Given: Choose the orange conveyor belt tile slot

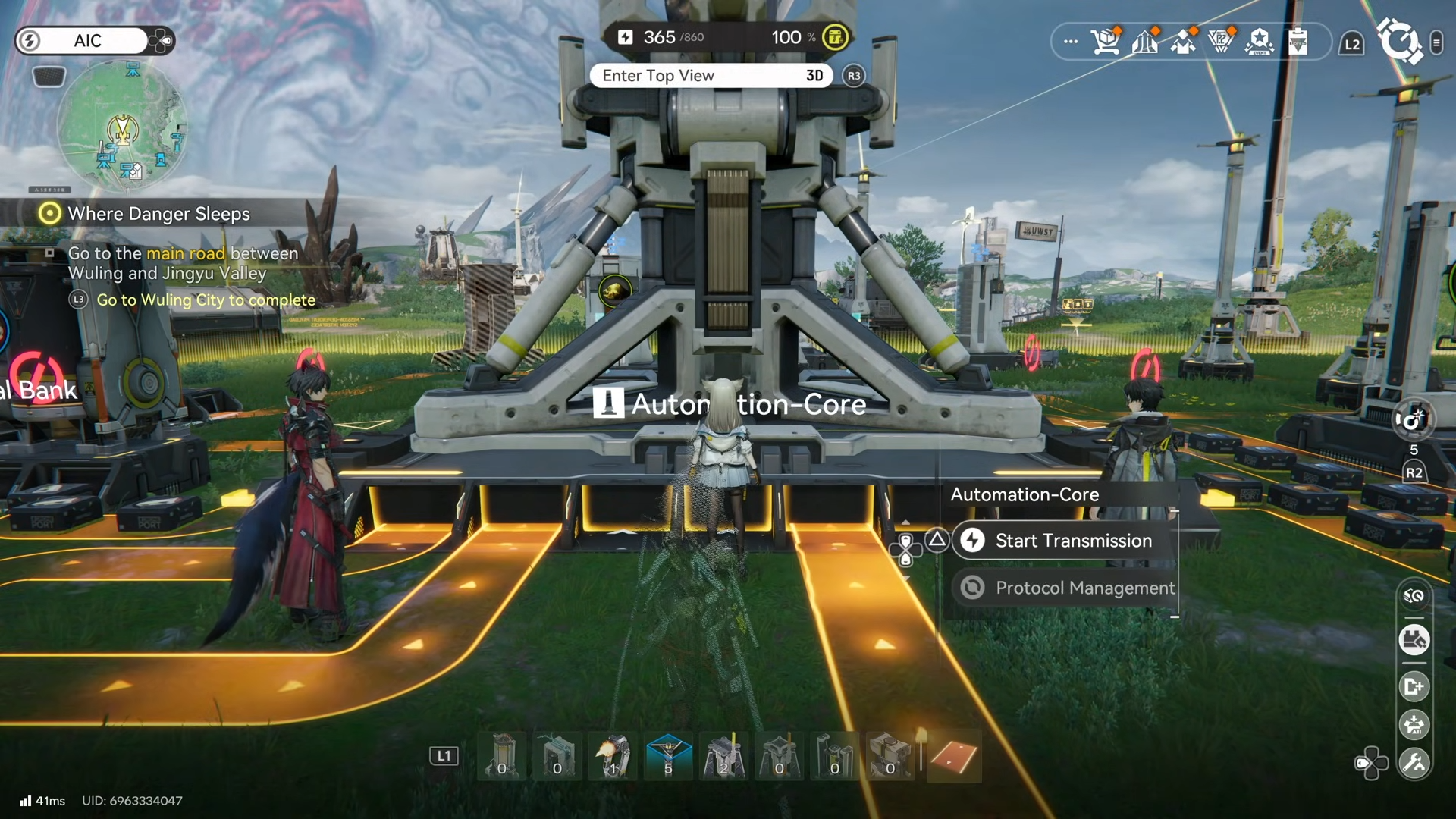Looking at the screenshot, I should coord(954,756).
